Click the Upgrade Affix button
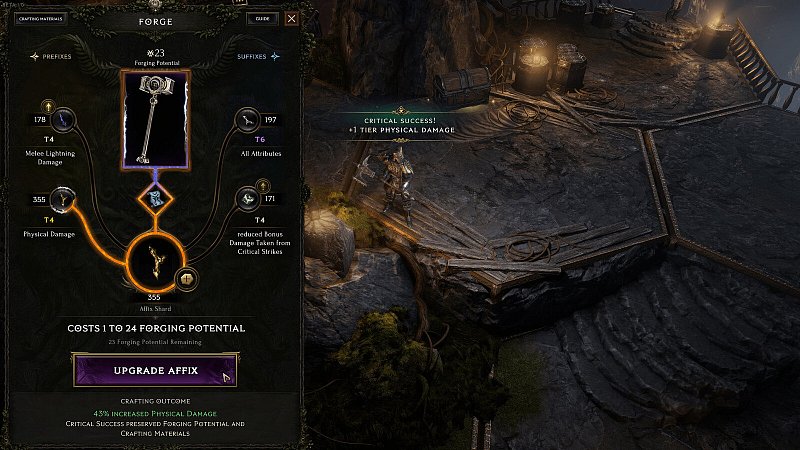800x450 pixels. click(x=154, y=370)
